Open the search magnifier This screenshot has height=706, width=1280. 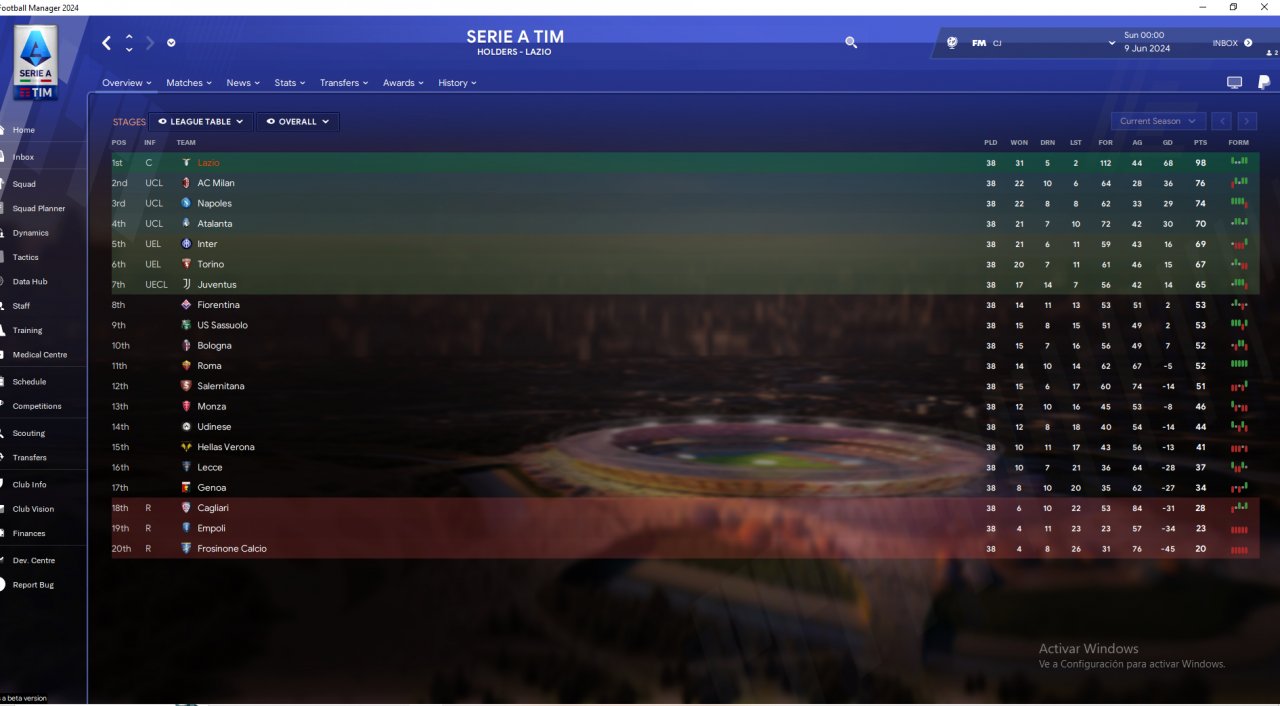coord(851,43)
